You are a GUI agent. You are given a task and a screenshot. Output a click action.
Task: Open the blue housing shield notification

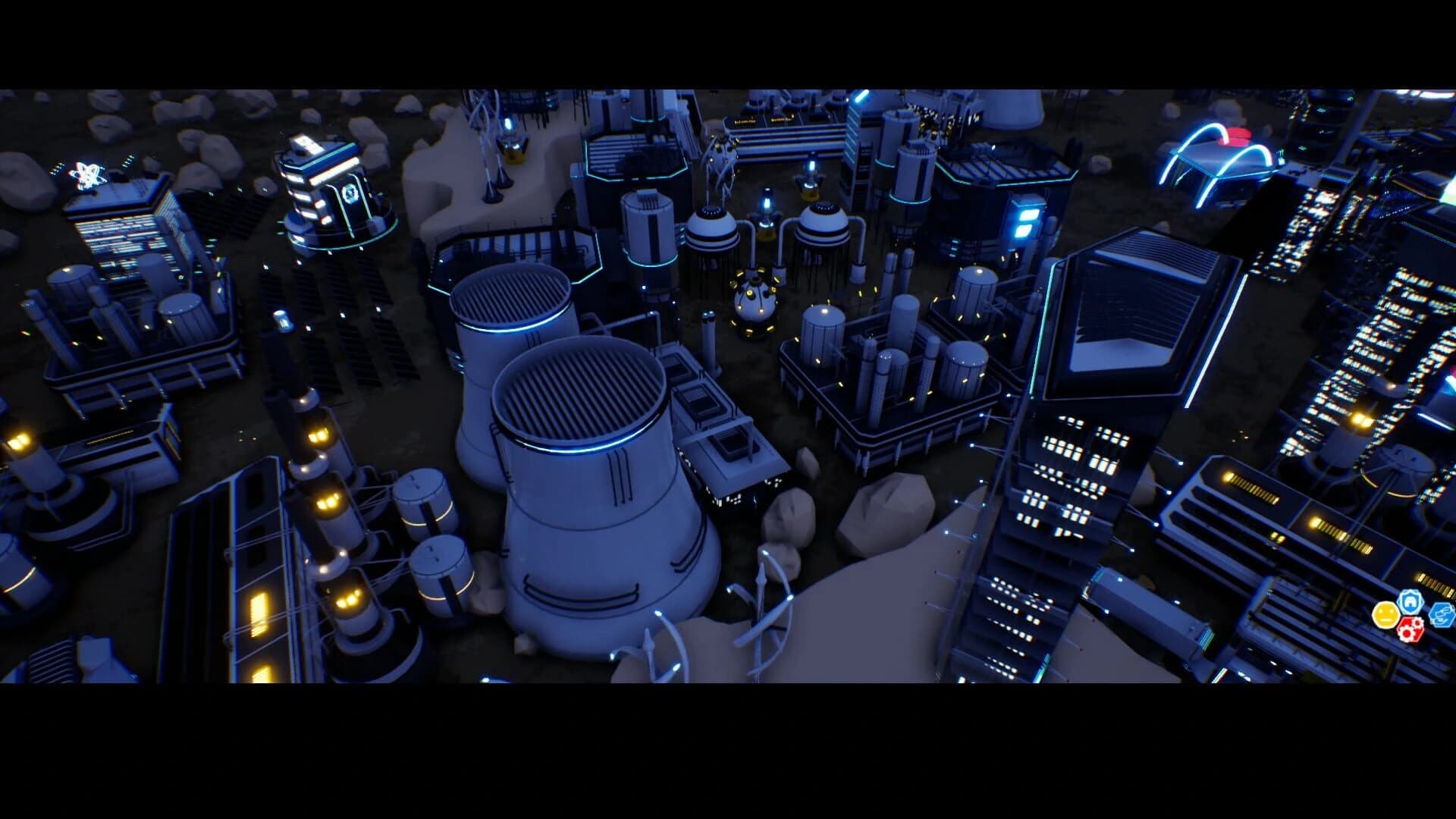click(1409, 604)
